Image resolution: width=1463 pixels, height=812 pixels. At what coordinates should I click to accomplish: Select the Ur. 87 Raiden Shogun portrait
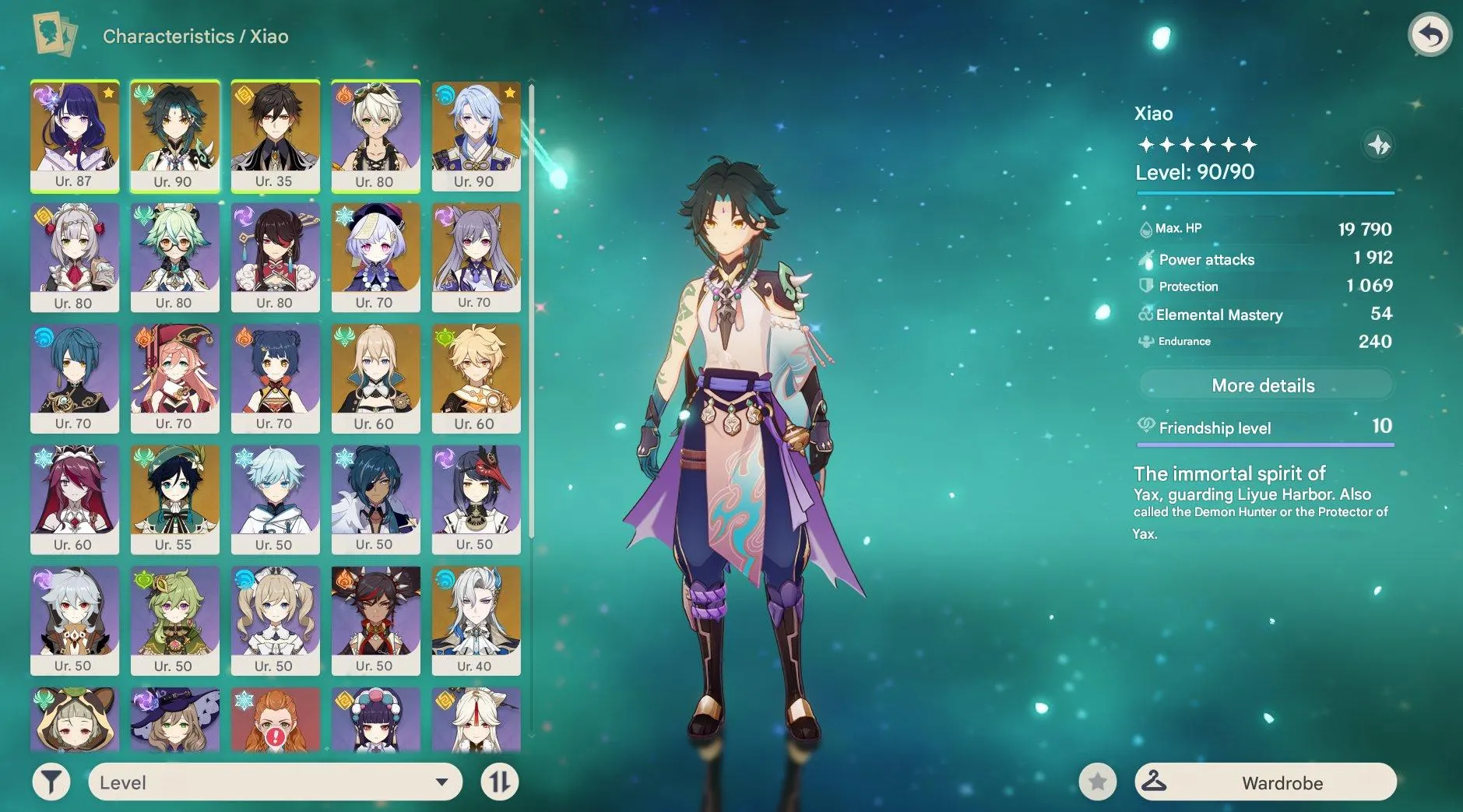click(x=75, y=136)
